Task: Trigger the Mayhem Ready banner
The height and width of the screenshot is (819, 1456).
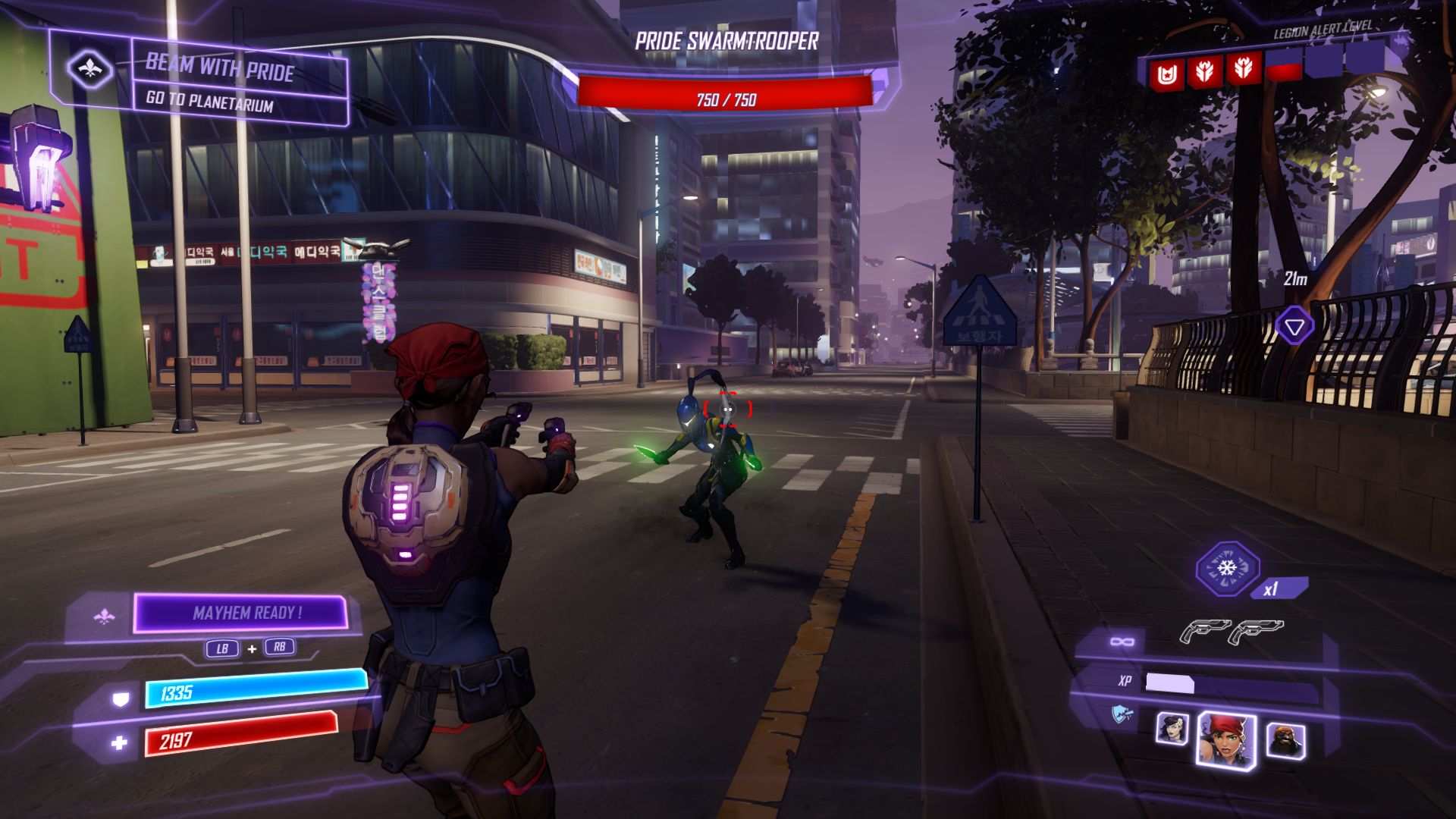Action: pyautogui.click(x=241, y=613)
